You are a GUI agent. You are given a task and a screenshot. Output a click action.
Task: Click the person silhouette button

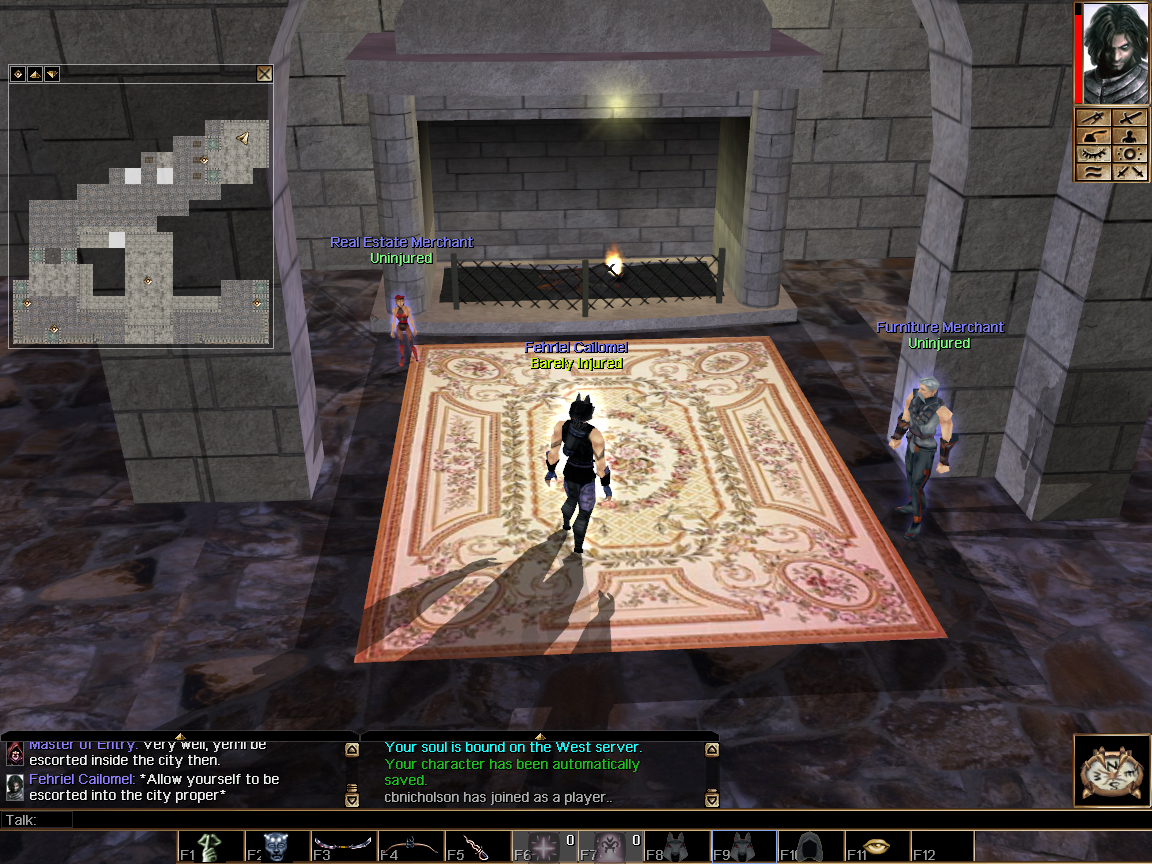pos(1130,136)
